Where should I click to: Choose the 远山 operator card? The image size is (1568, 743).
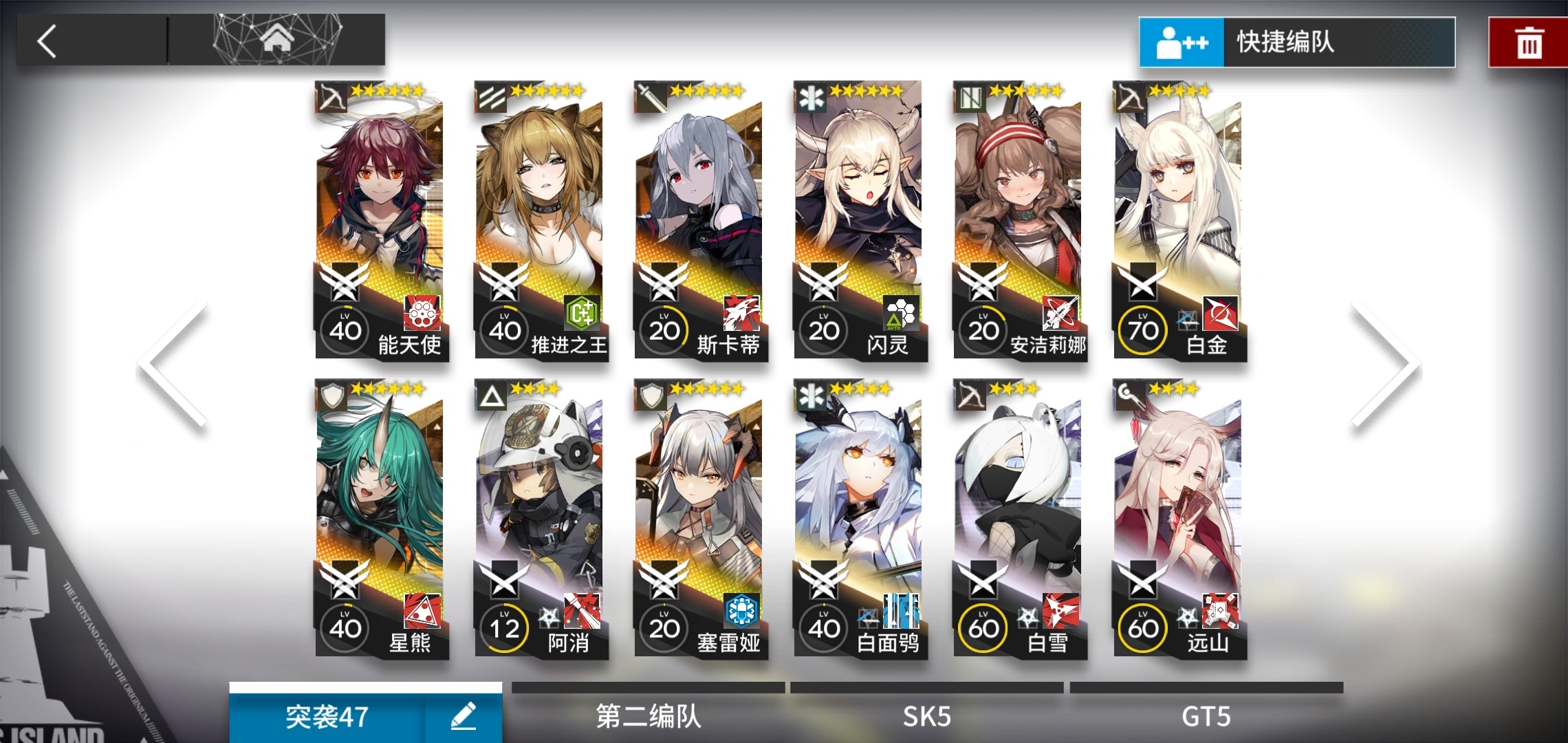[1179, 519]
